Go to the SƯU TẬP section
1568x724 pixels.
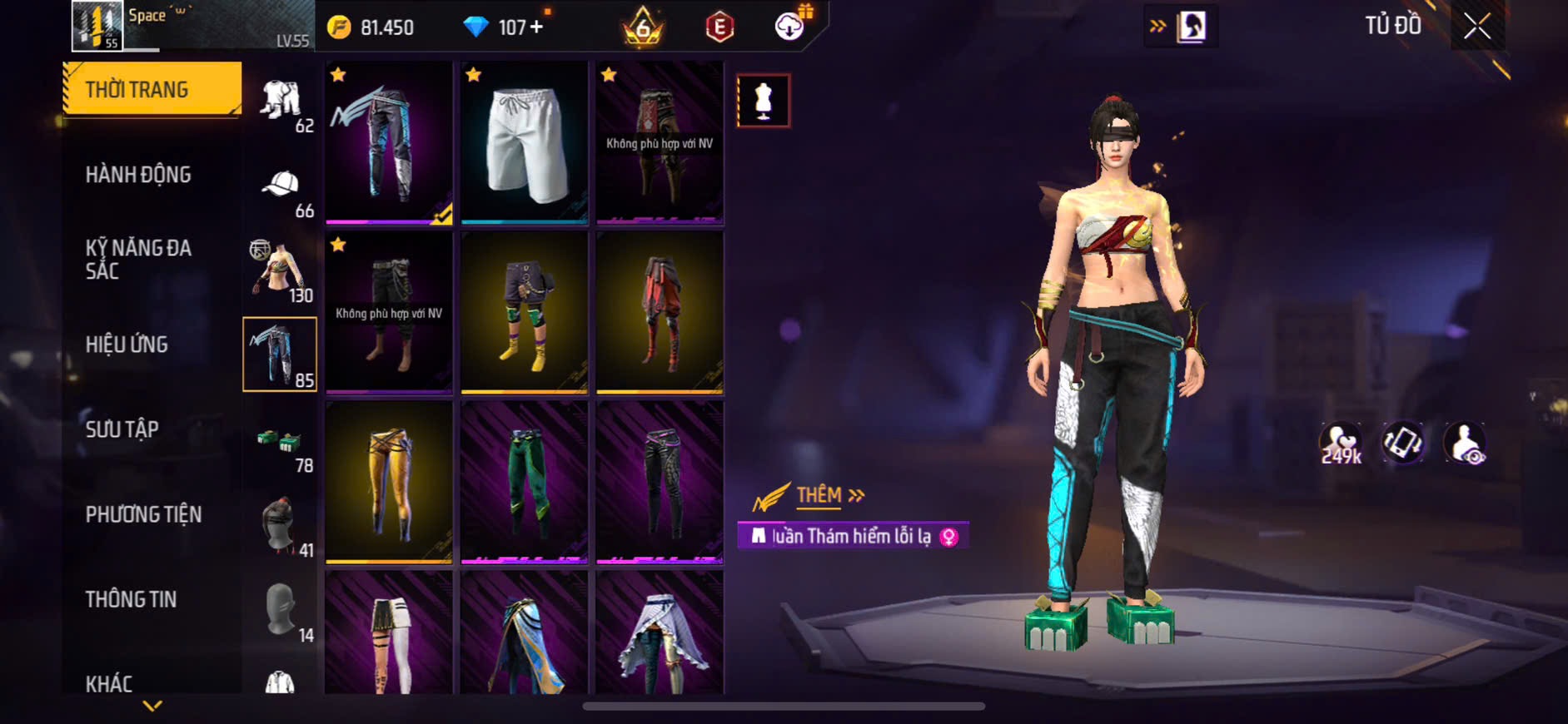click(x=122, y=429)
